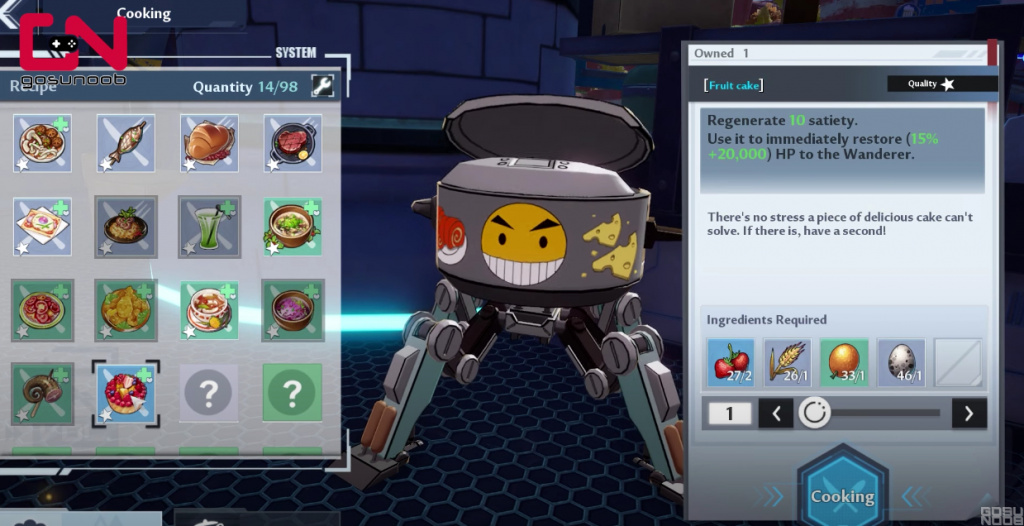Choose the snail dish recipe
1024x526 pixels.
click(x=42, y=391)
